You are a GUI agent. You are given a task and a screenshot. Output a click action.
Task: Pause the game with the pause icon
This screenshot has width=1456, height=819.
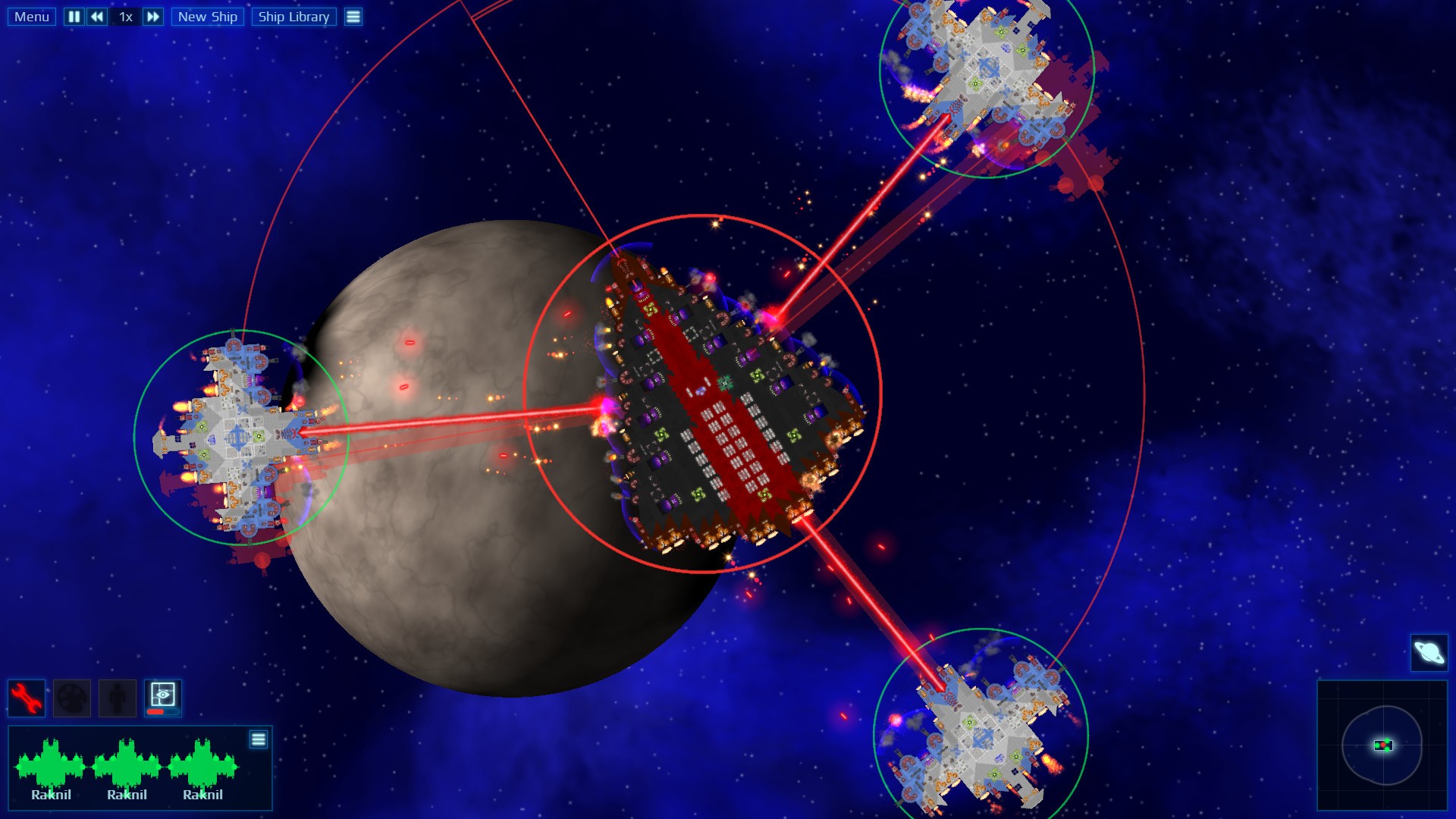point(73,16)
